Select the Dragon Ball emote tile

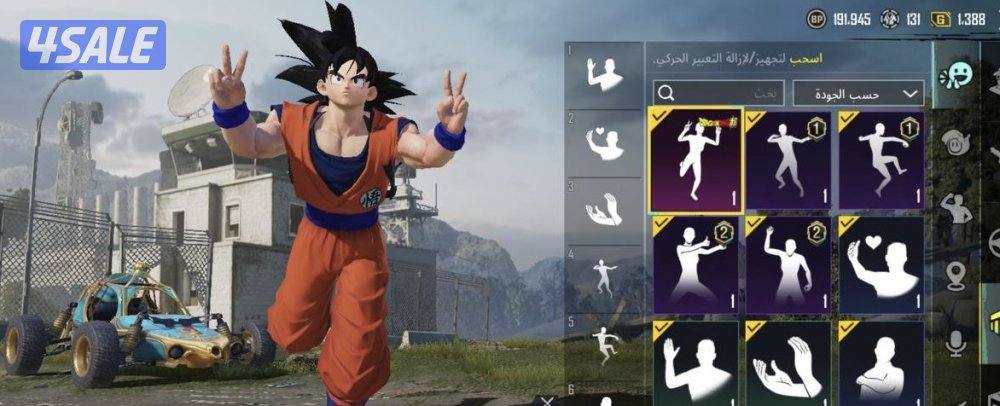coord(695,160)
